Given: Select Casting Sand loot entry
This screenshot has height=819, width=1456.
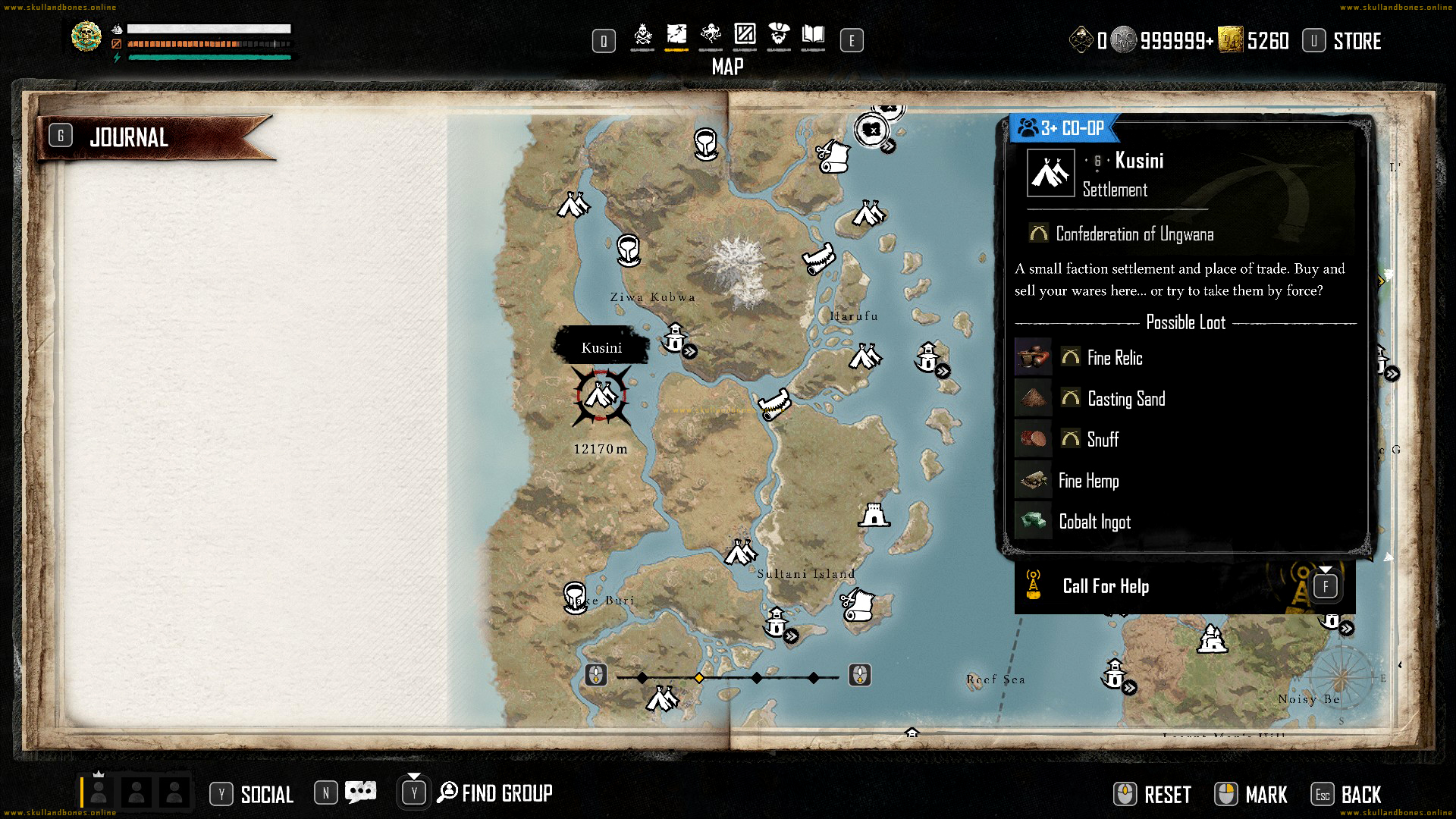Looking at the screenshot, I should pos(1126,399).
